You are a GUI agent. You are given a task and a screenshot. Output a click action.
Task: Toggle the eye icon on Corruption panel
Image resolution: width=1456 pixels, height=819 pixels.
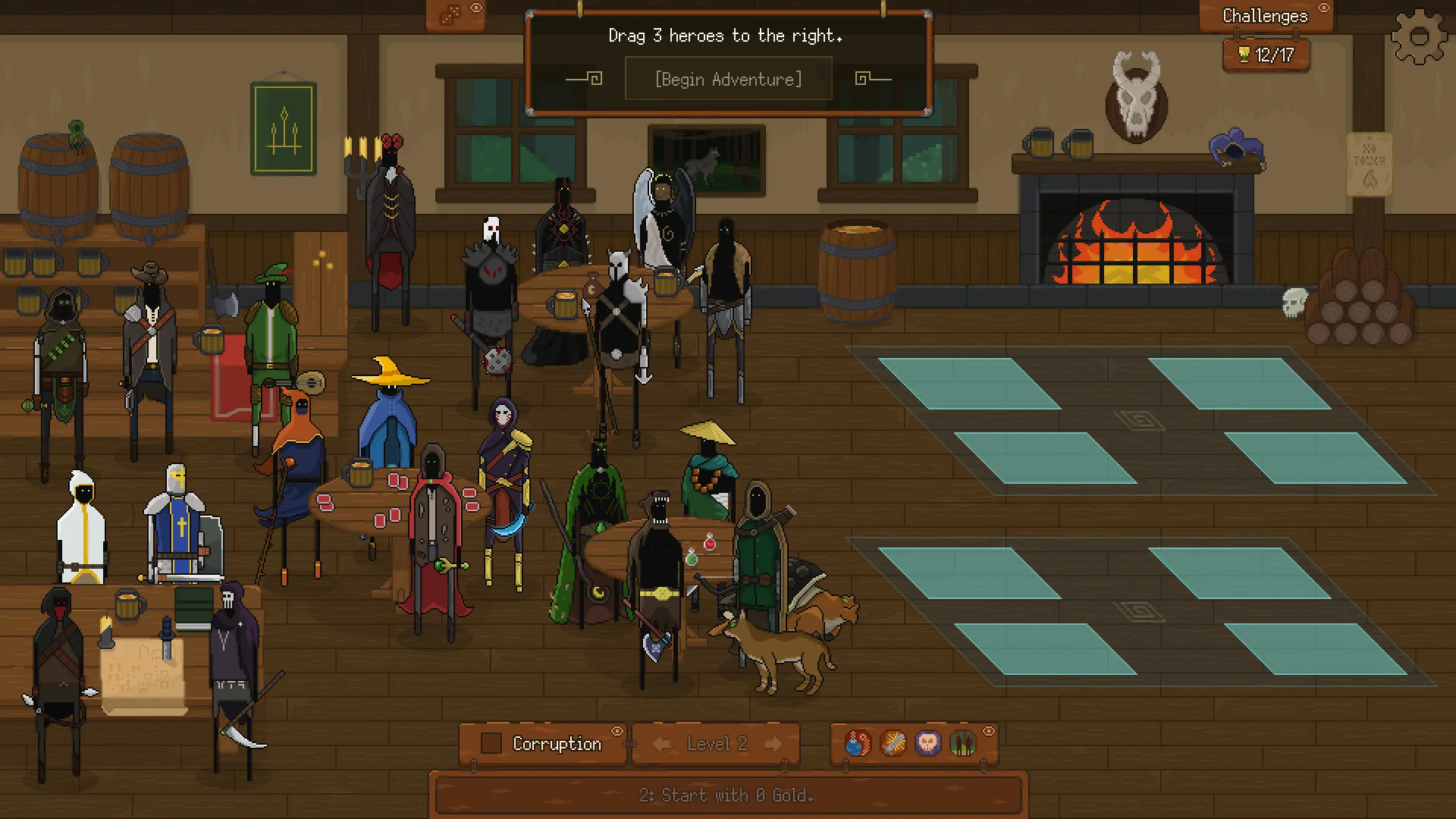click(617, 731)
